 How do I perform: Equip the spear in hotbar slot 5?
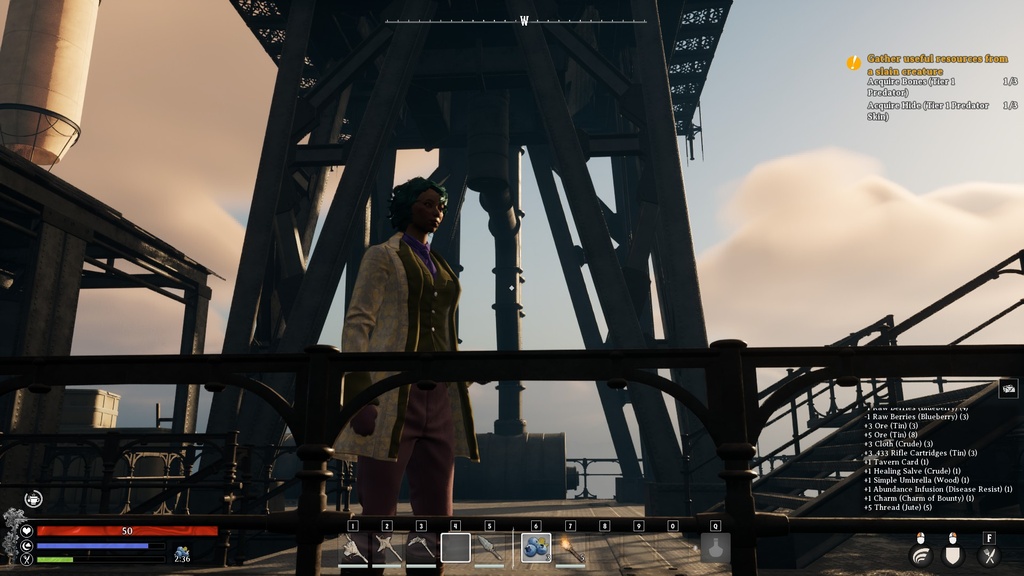point(489,547)
